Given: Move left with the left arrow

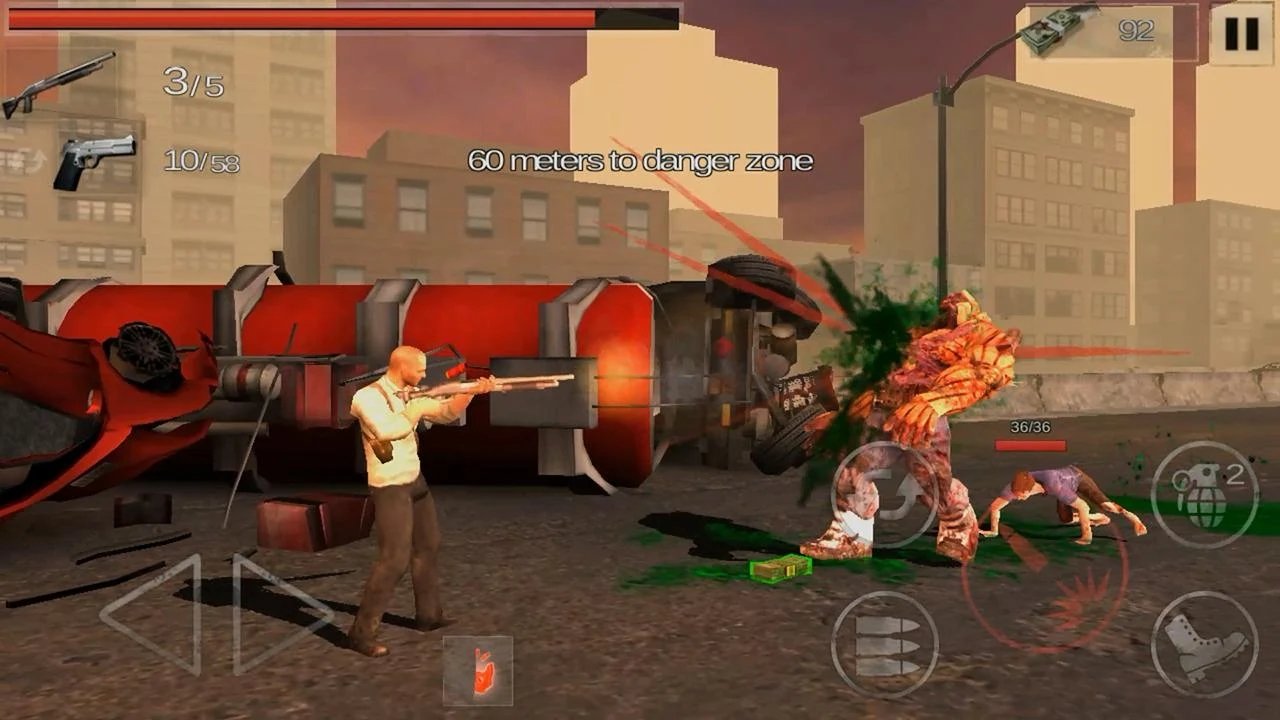Looking at the screenshot, I should [x=155, y=614].
